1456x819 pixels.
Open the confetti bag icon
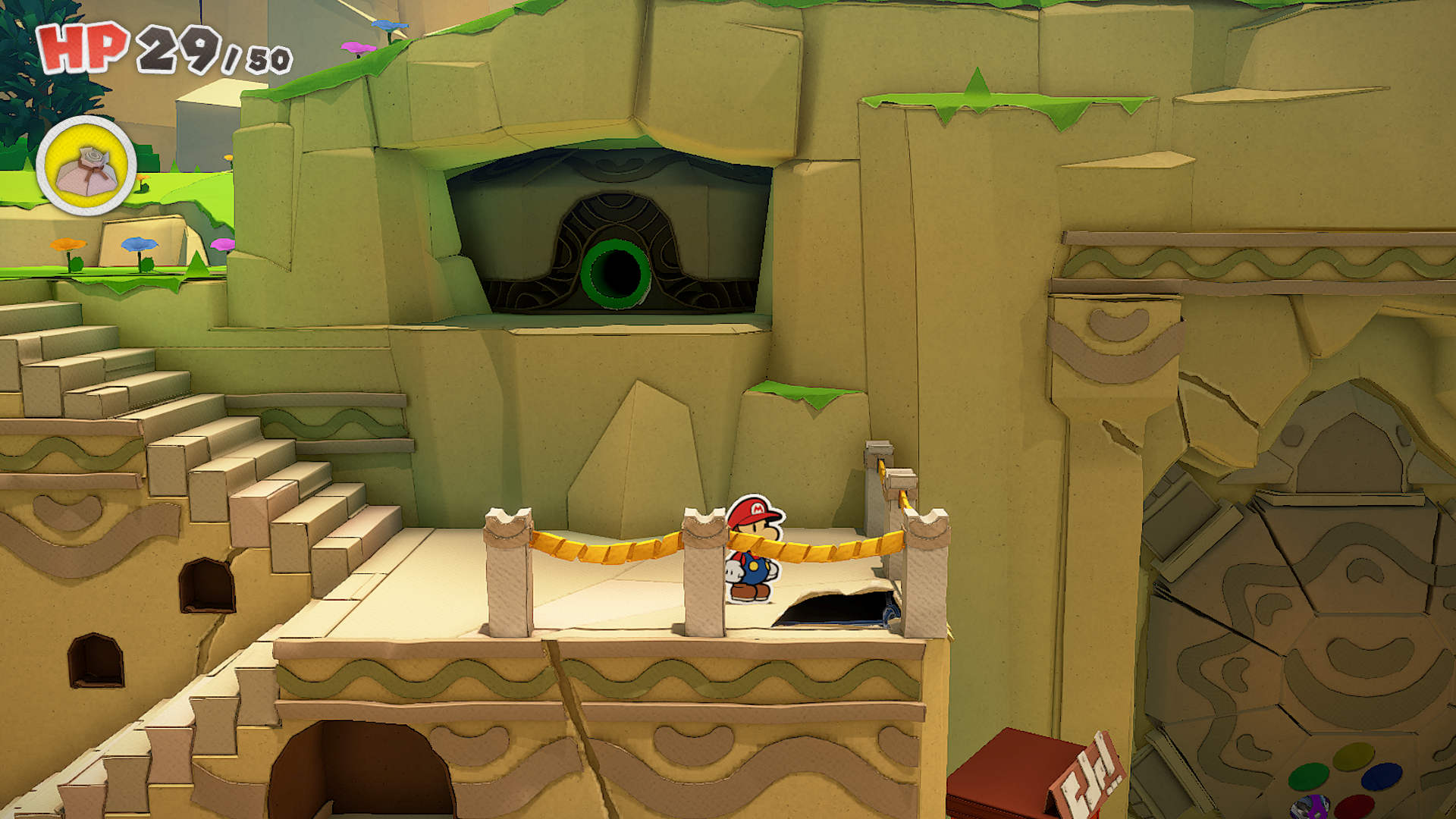86,166
